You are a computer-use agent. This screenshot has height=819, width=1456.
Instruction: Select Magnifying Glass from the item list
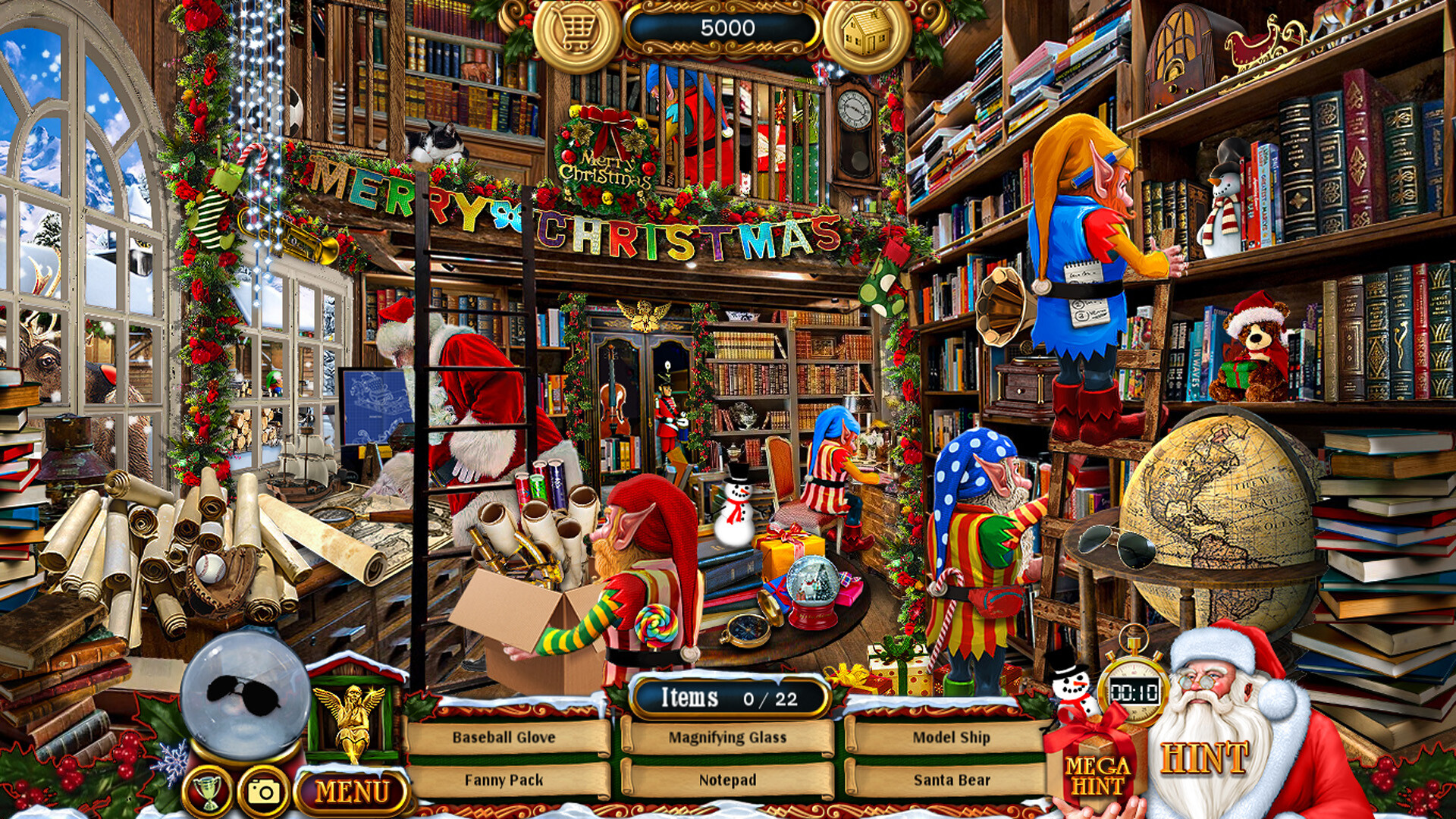tap(726, 735)
